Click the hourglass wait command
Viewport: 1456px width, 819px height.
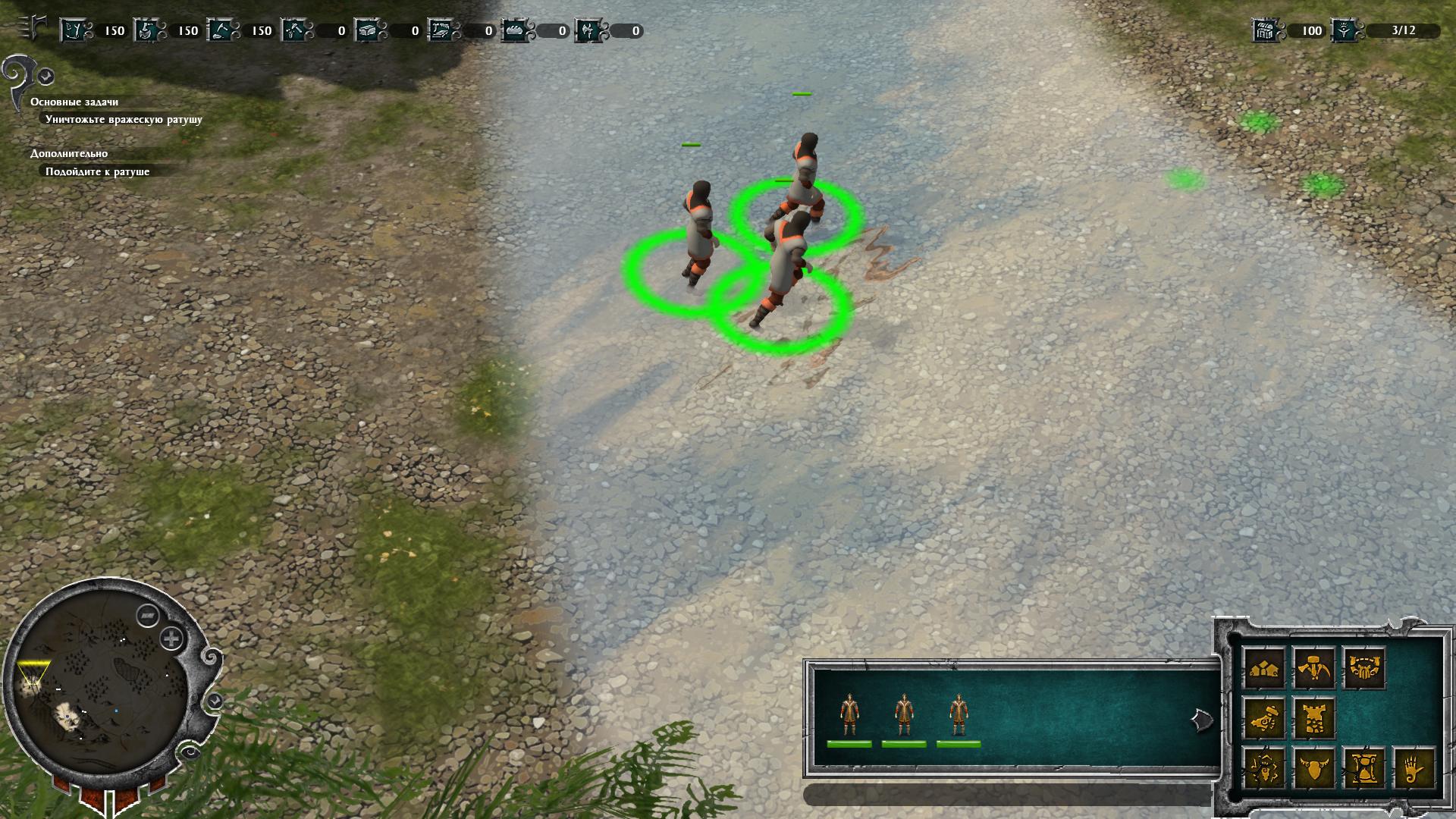pyautogui.click(x=1363, y=768)
